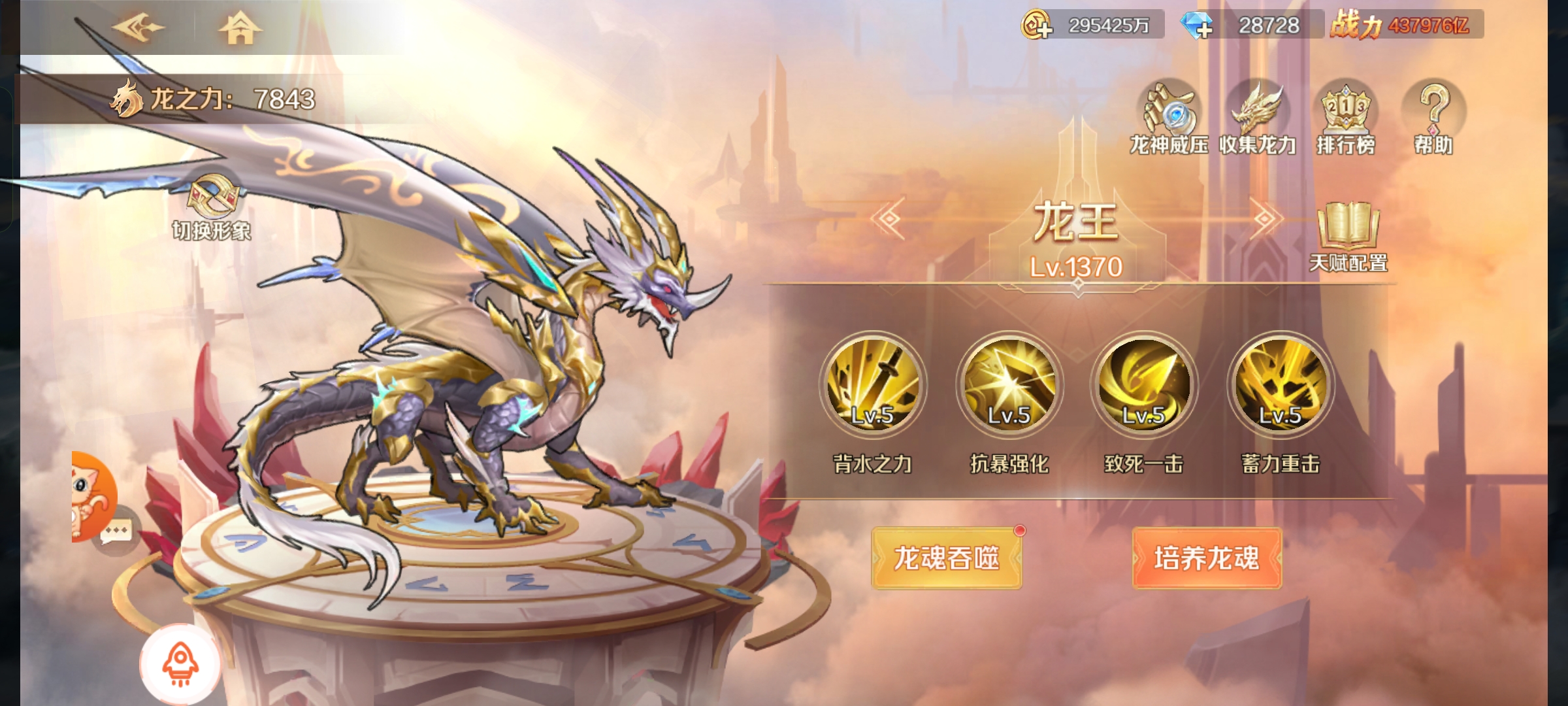Select the 蓄力重击 skill icon
This screenshot has width=1568, height=706.
point(1281,384)
